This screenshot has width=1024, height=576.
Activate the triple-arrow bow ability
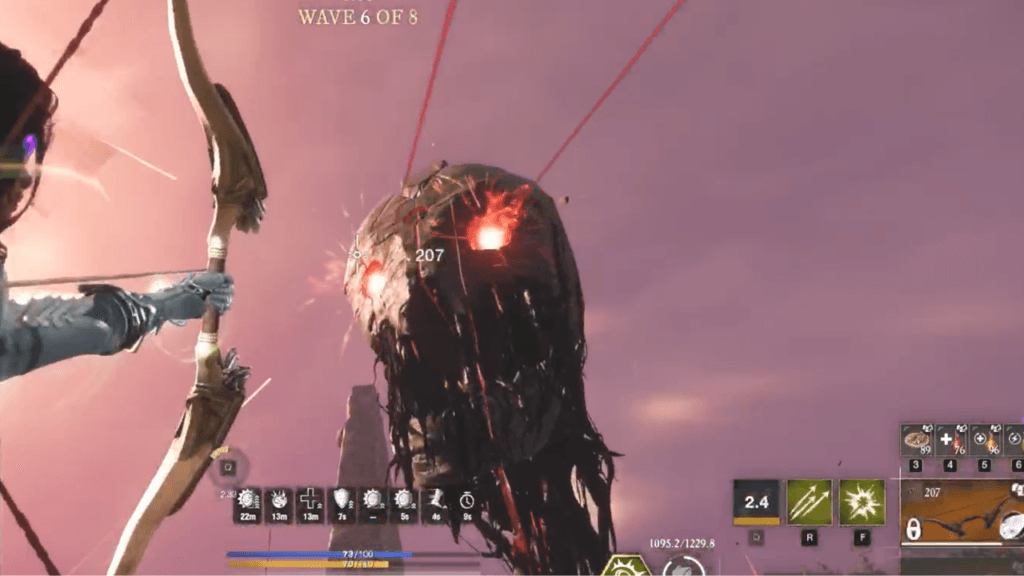(x=809, y=502)
